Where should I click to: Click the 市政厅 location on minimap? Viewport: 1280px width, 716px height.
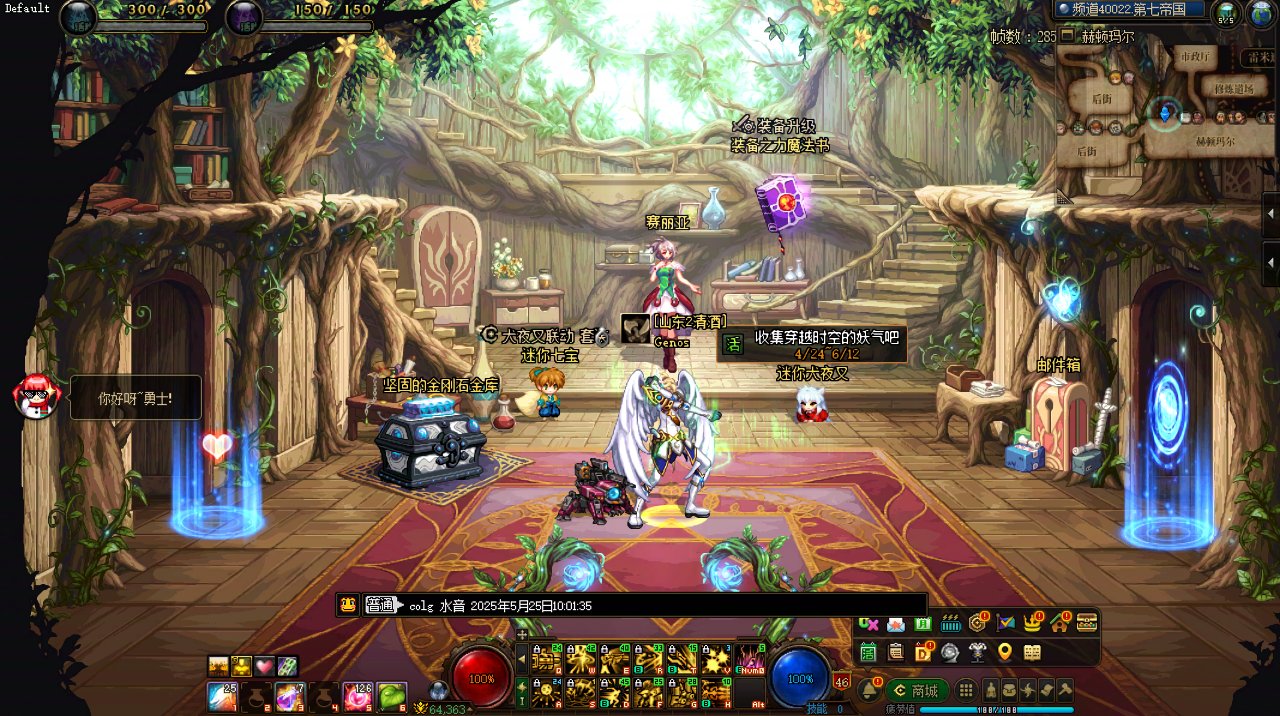[x=1195, y=57]
